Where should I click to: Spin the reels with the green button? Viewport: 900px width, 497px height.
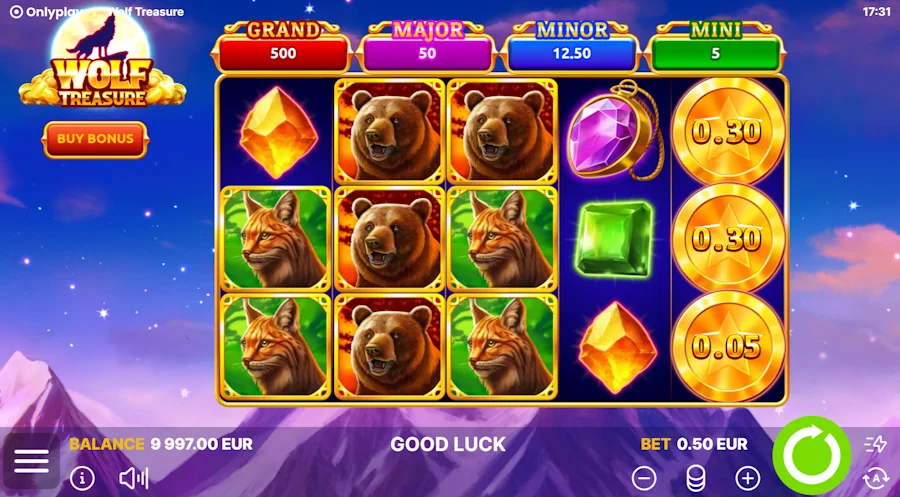point(811,454)
